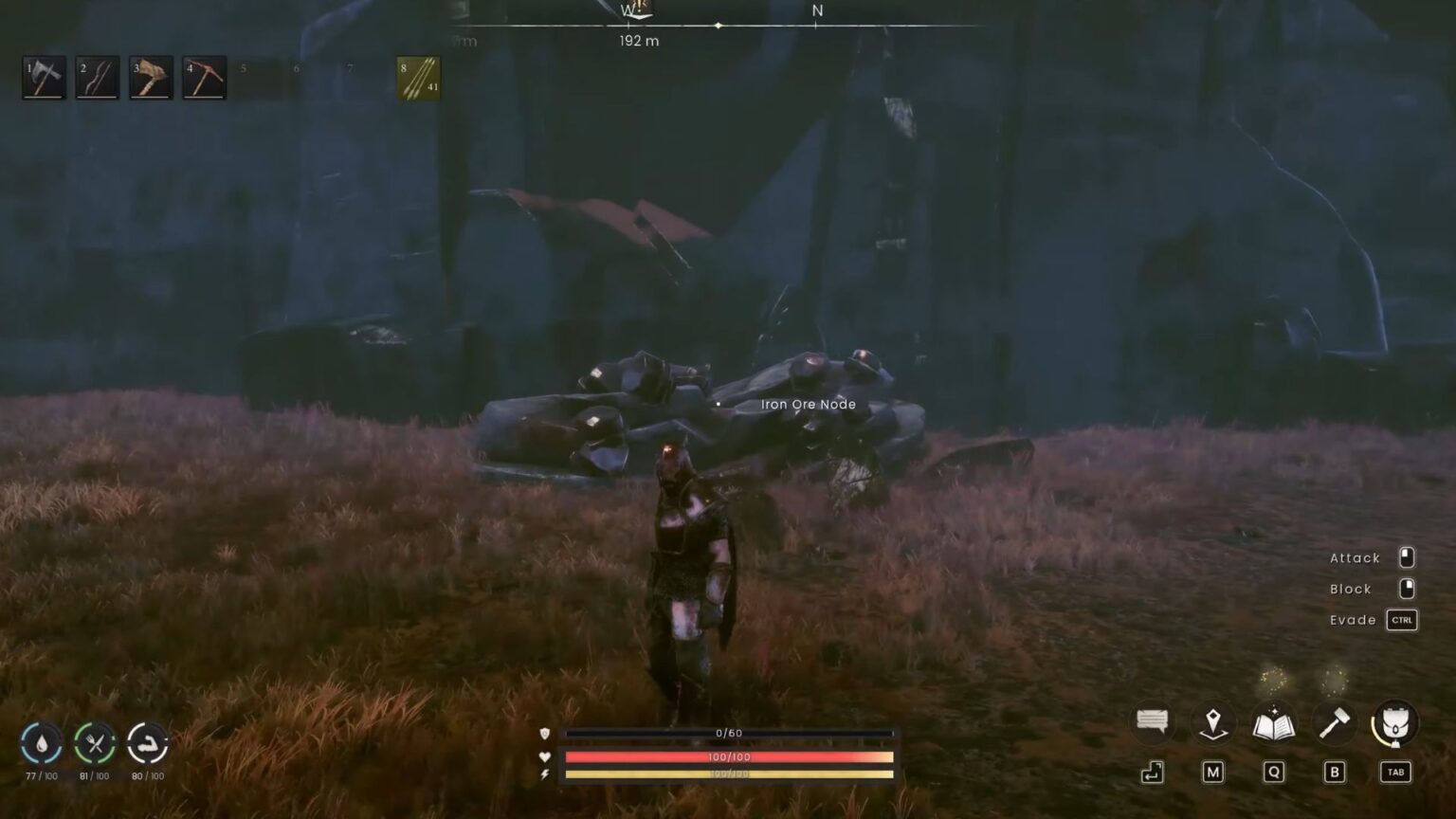Click the W marker on the compass
This screenshot has width=1456, height=819.
(627, 11)
